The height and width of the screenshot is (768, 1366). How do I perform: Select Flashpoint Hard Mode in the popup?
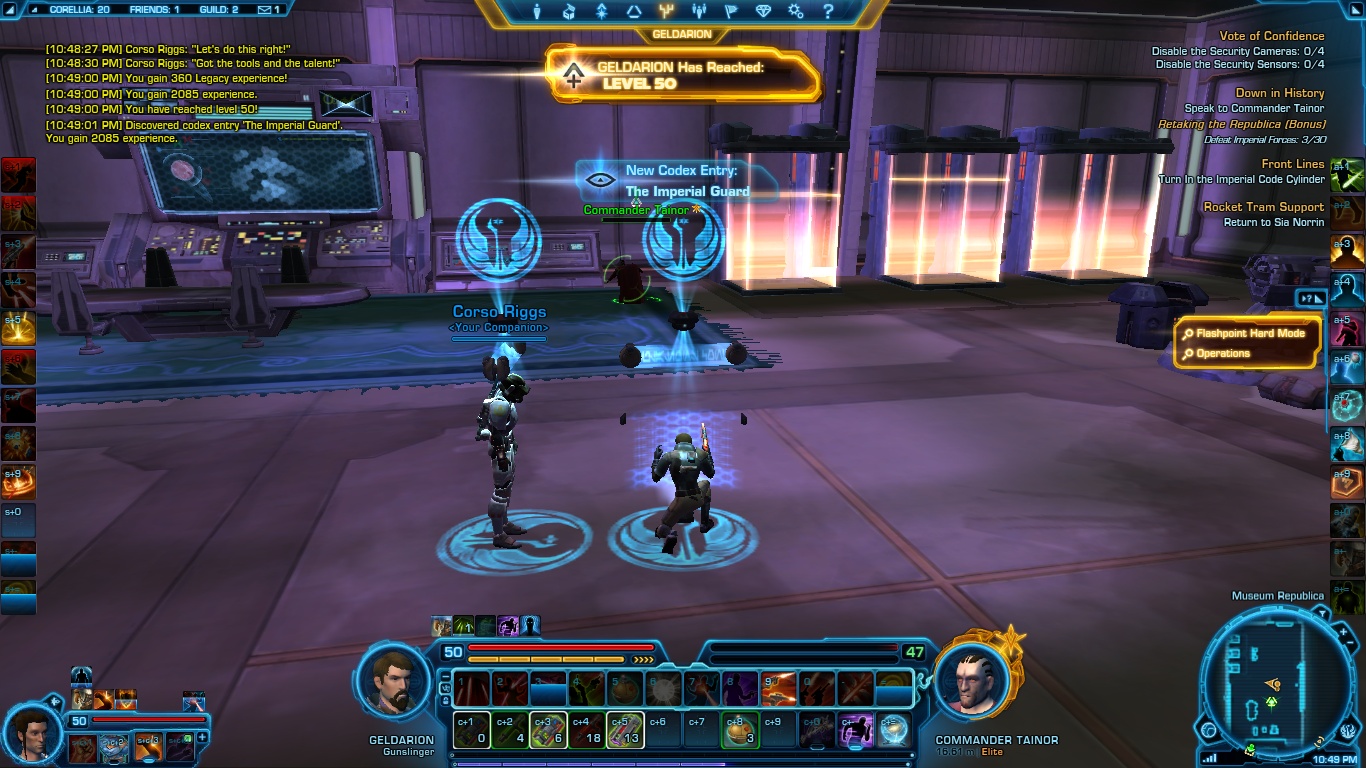tap(1250, 333)
